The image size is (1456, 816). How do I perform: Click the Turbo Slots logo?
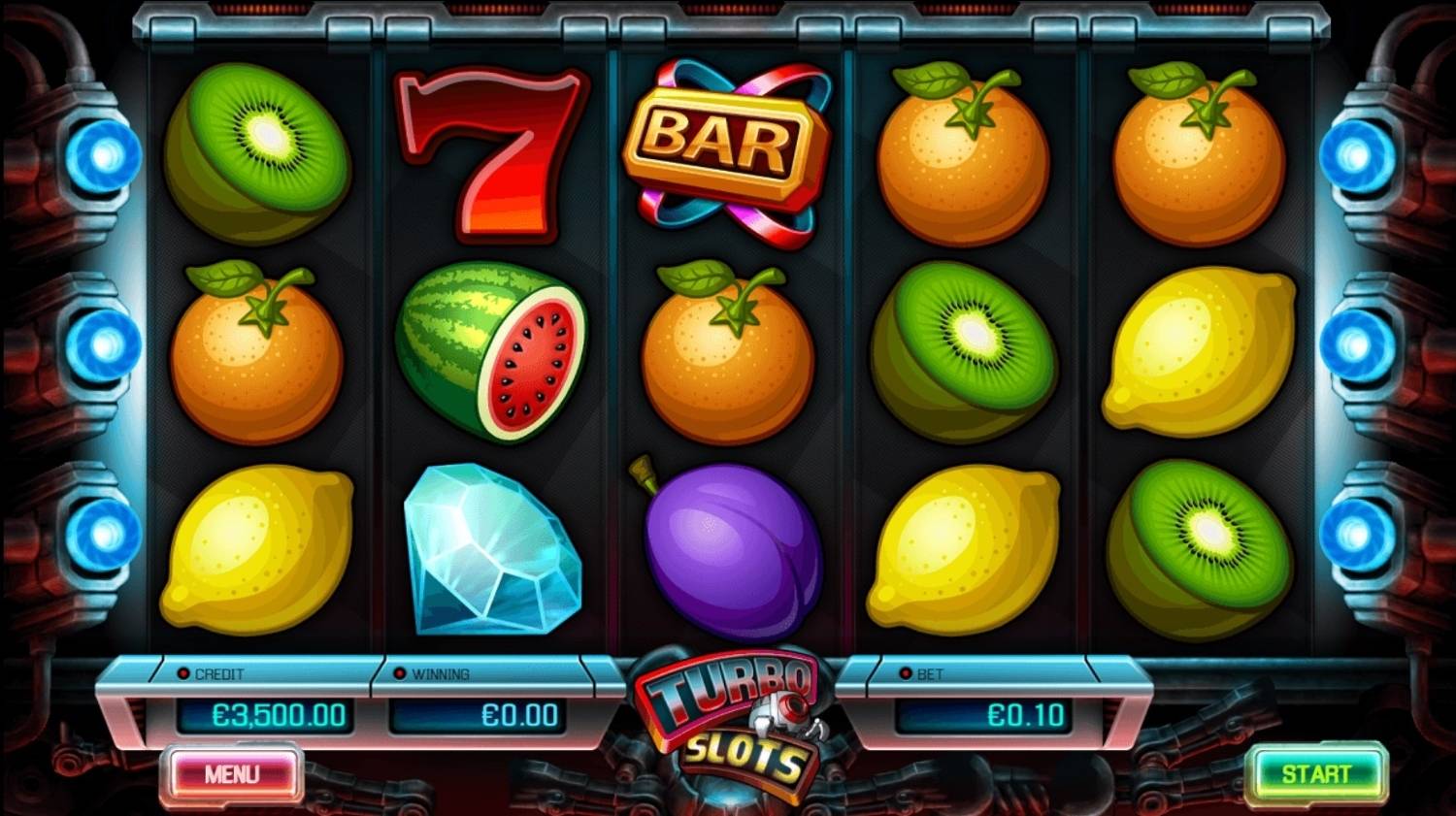point(728,723)
